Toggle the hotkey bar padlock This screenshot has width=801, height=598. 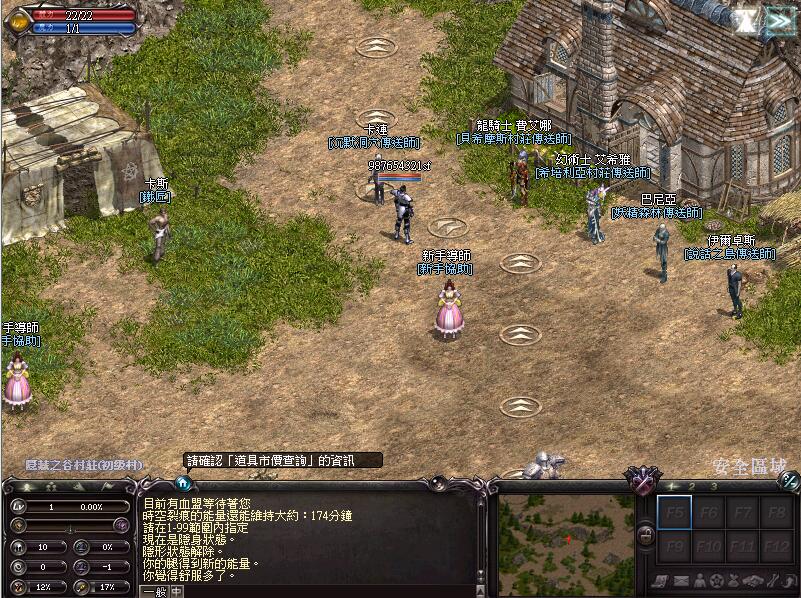point(646,537)
